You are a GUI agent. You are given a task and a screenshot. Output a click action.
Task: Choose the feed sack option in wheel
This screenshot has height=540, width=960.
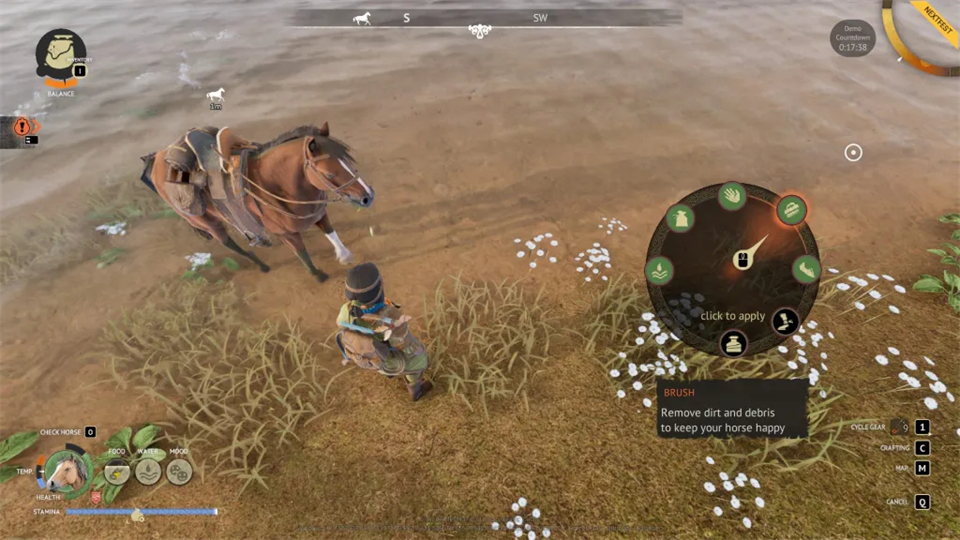[x=681, y=218]
